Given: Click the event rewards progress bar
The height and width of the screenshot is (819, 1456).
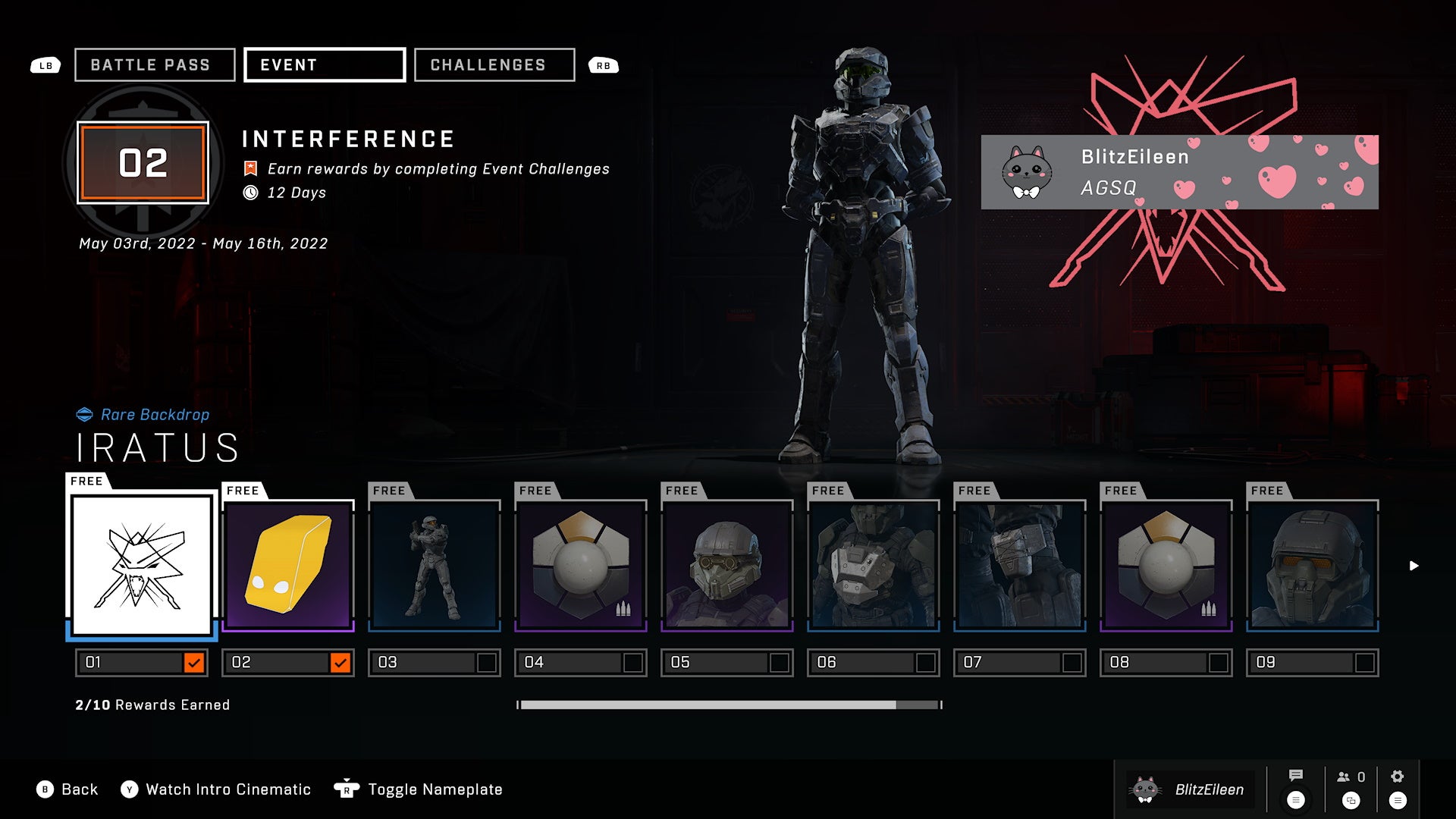Looking at the screenshot, I should click(728, 704).
